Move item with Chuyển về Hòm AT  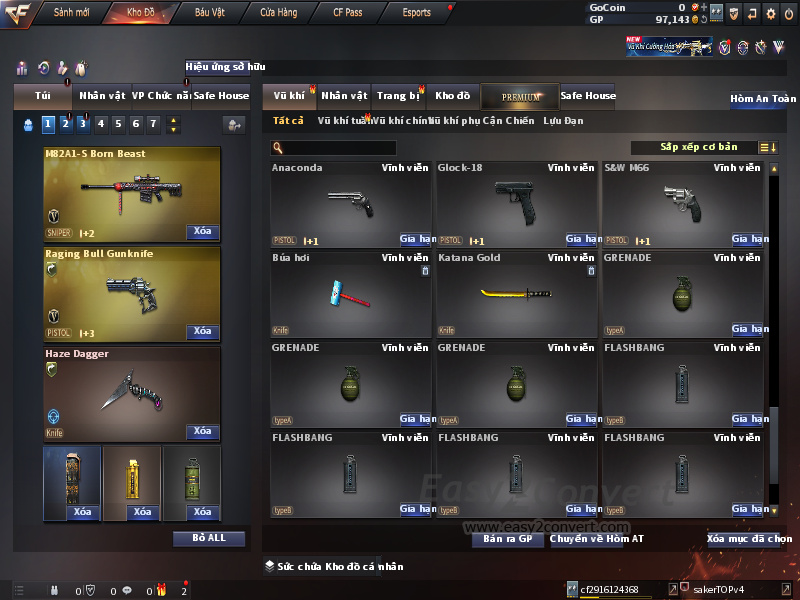[596, 539]
